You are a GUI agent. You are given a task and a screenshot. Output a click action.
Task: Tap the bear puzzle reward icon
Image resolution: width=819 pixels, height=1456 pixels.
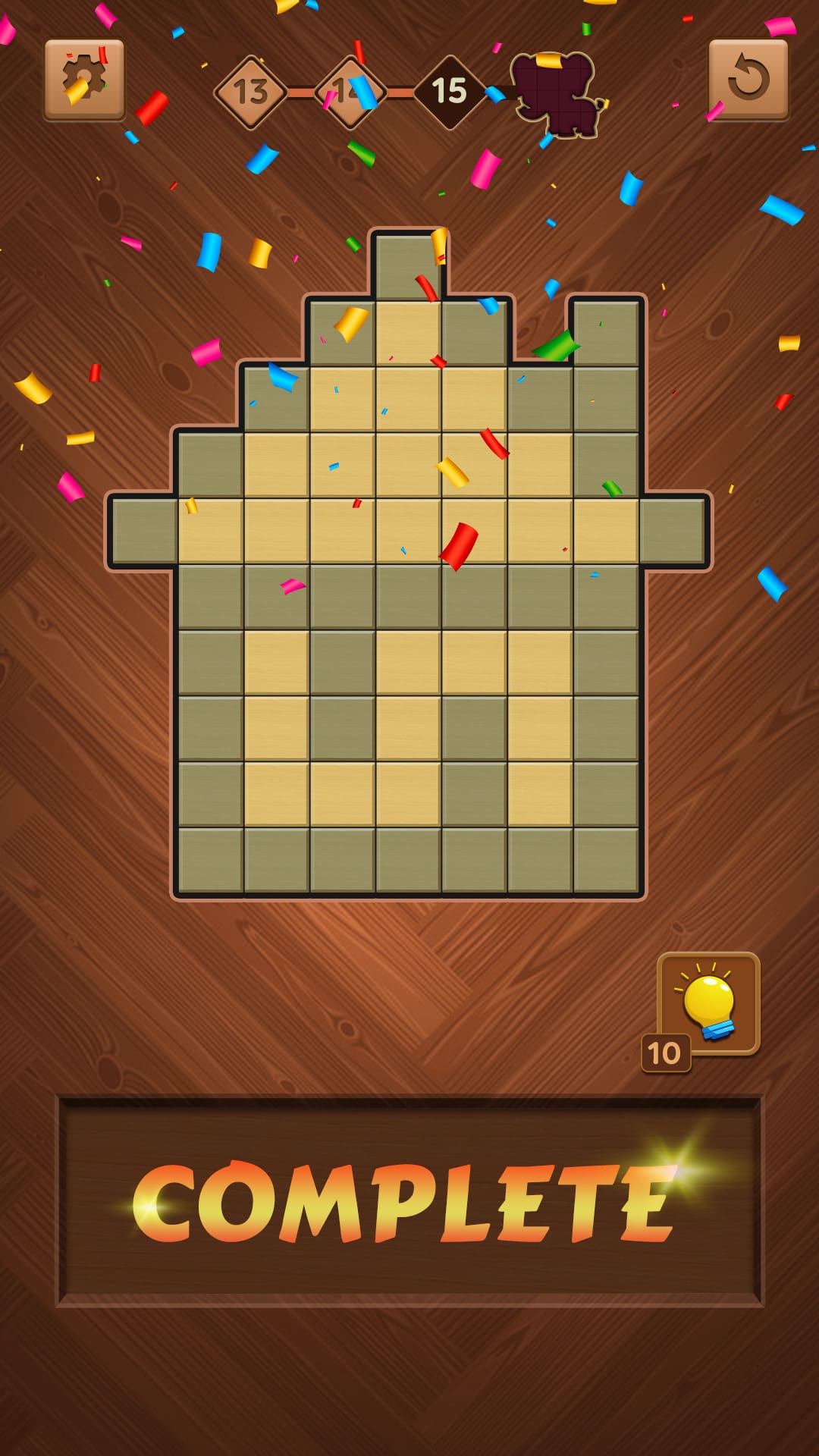tap(556, 95)
